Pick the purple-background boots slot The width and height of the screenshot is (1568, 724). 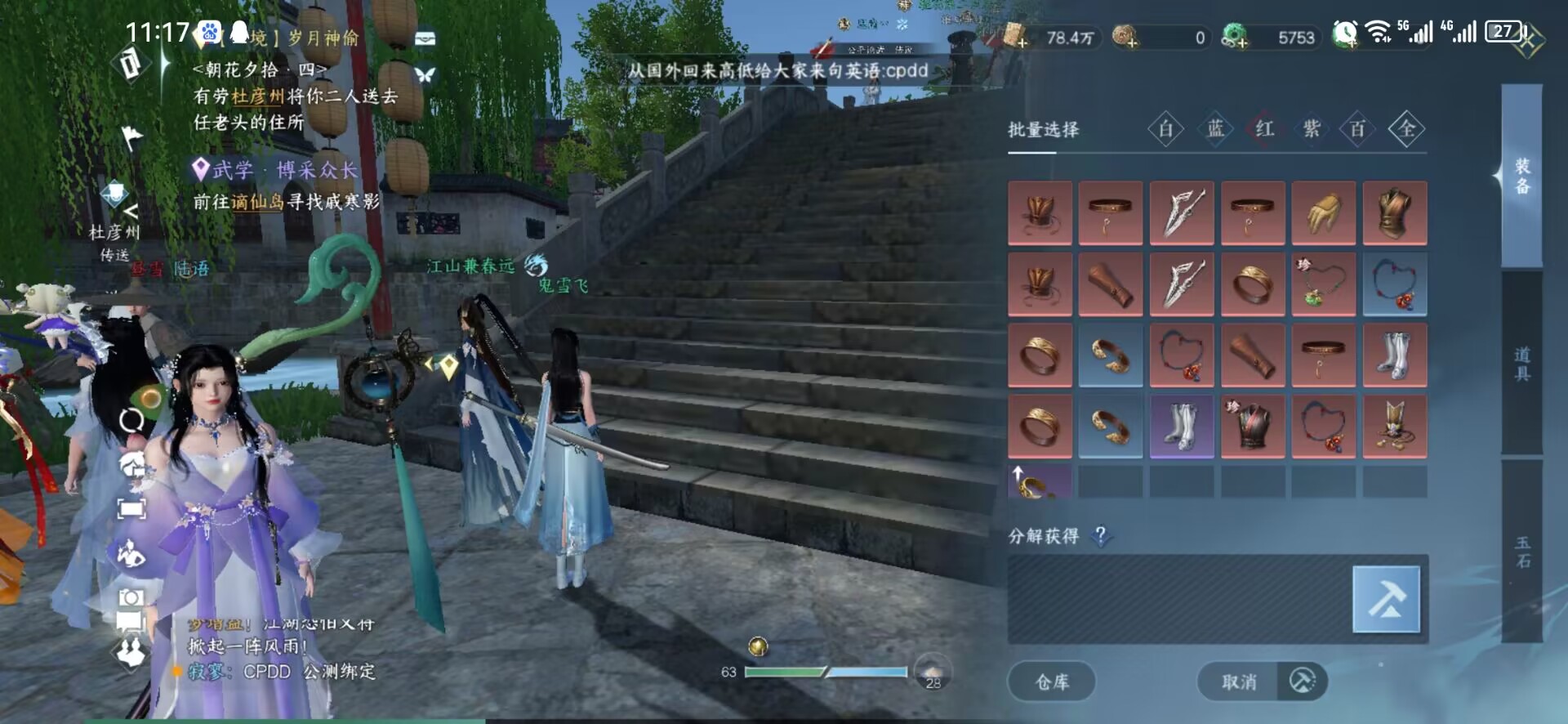1182,427
